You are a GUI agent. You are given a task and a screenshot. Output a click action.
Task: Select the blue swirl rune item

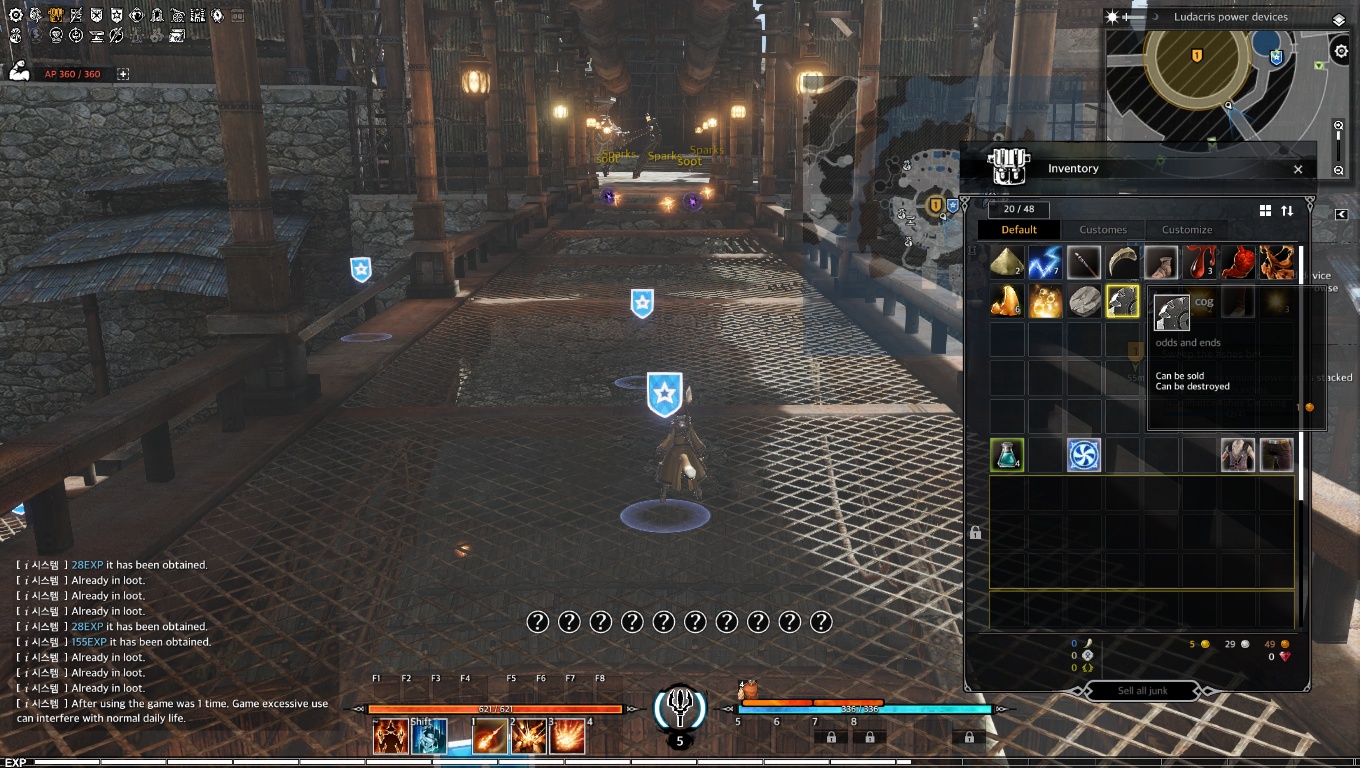pos(1084,455)
